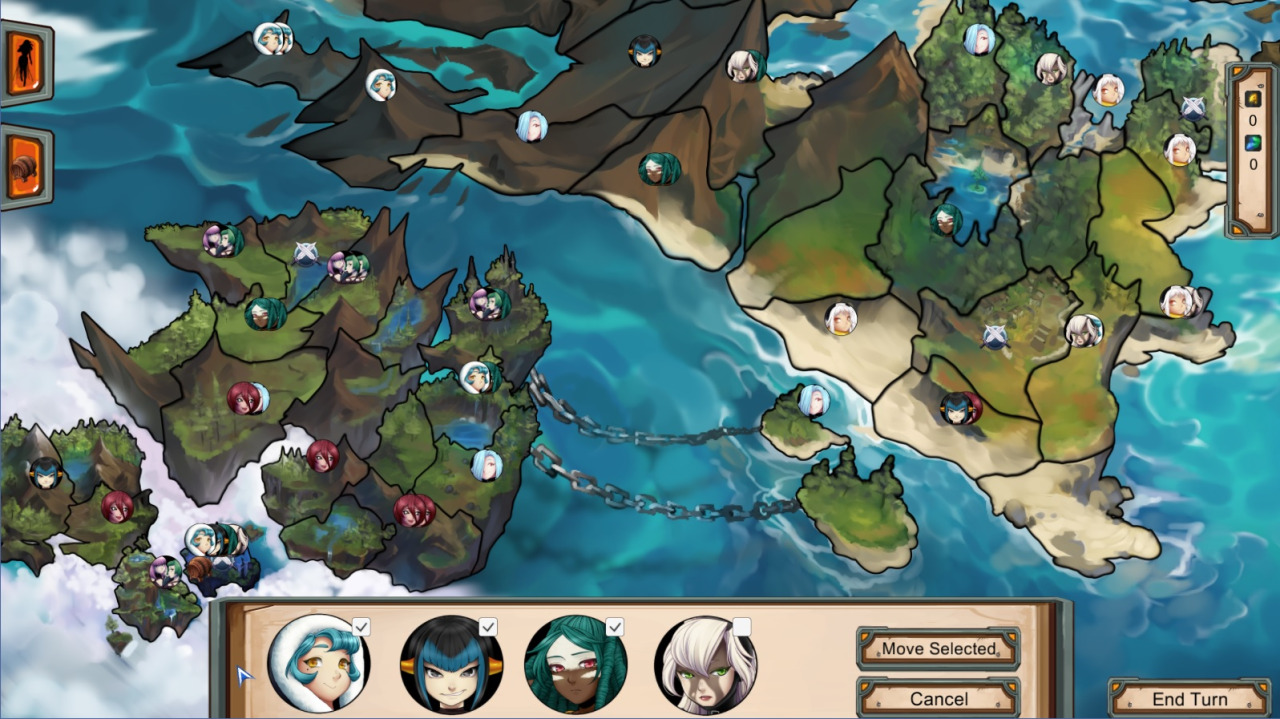
Task: Uncheck the blue-haired hooded girl's checkbox
Action: [361, 627]
